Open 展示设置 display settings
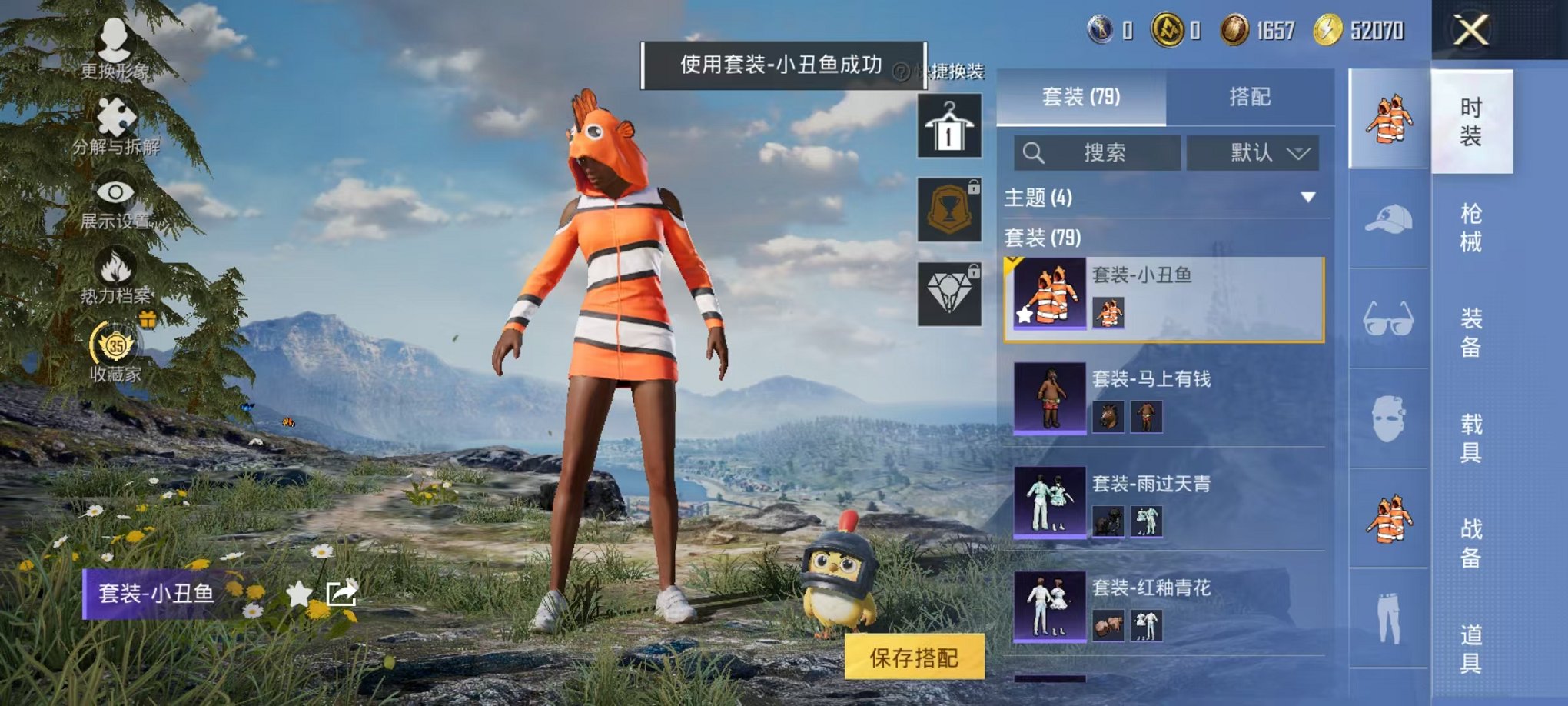Viewport: 1568px width, 706px height. pos(114,192)
